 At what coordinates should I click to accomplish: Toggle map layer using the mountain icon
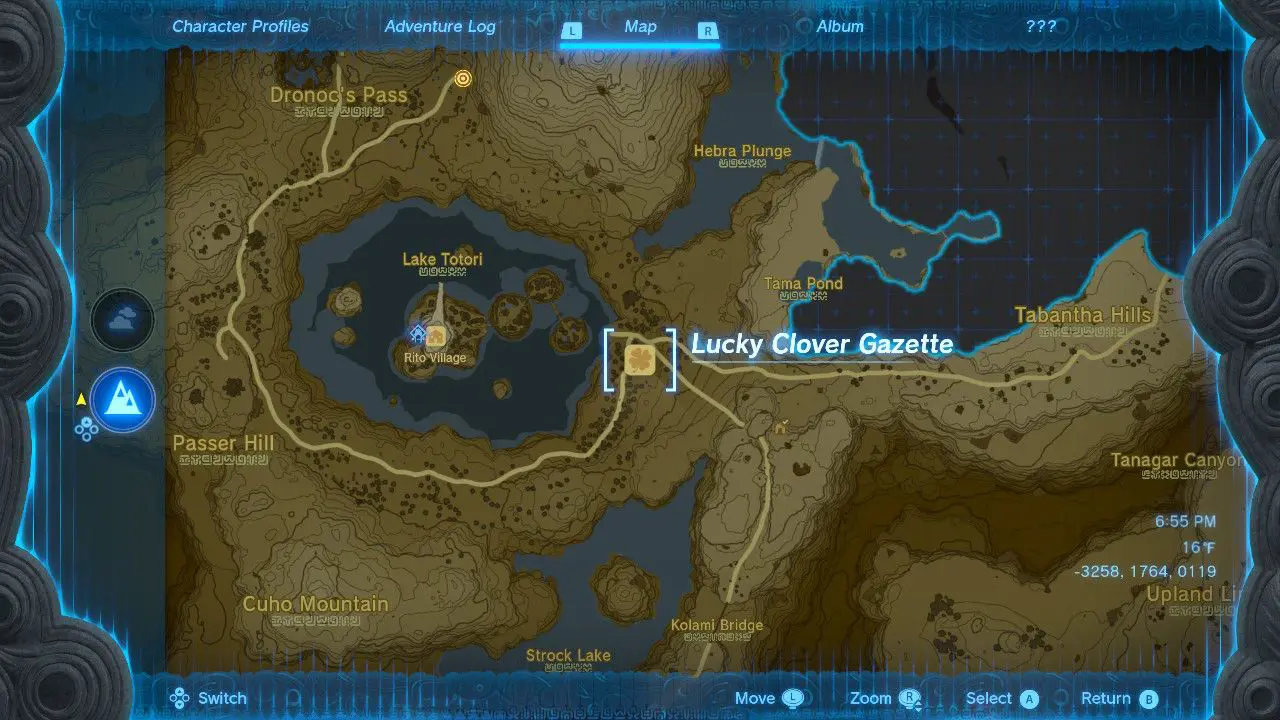122,399
